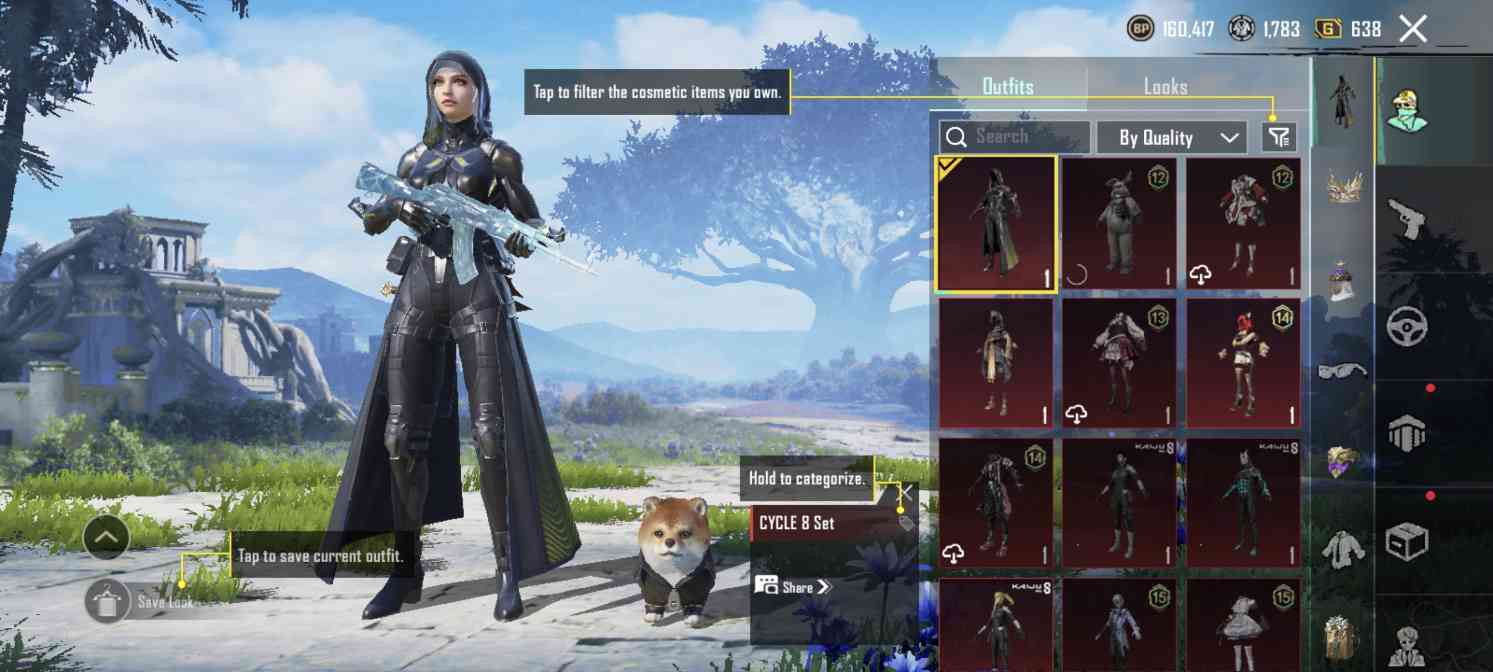The image size is (1493, 672).
Task: Share the CYCLE 8 Set
Action: coord(794,587)
